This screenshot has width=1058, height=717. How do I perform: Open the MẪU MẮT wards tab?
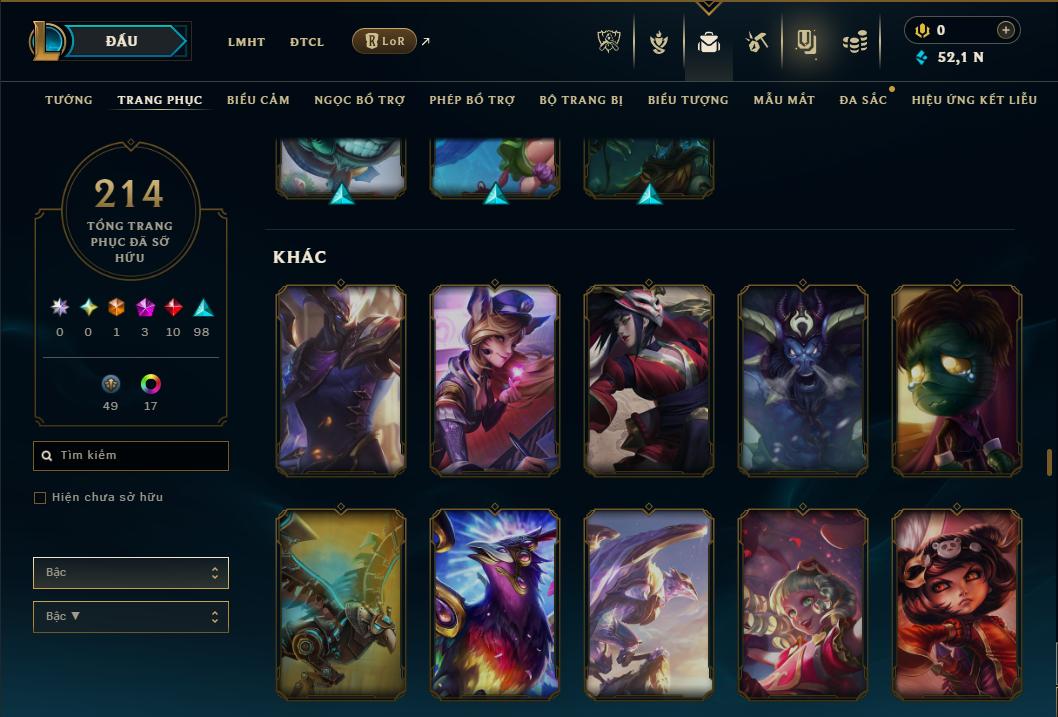click(x=784, y=100)
